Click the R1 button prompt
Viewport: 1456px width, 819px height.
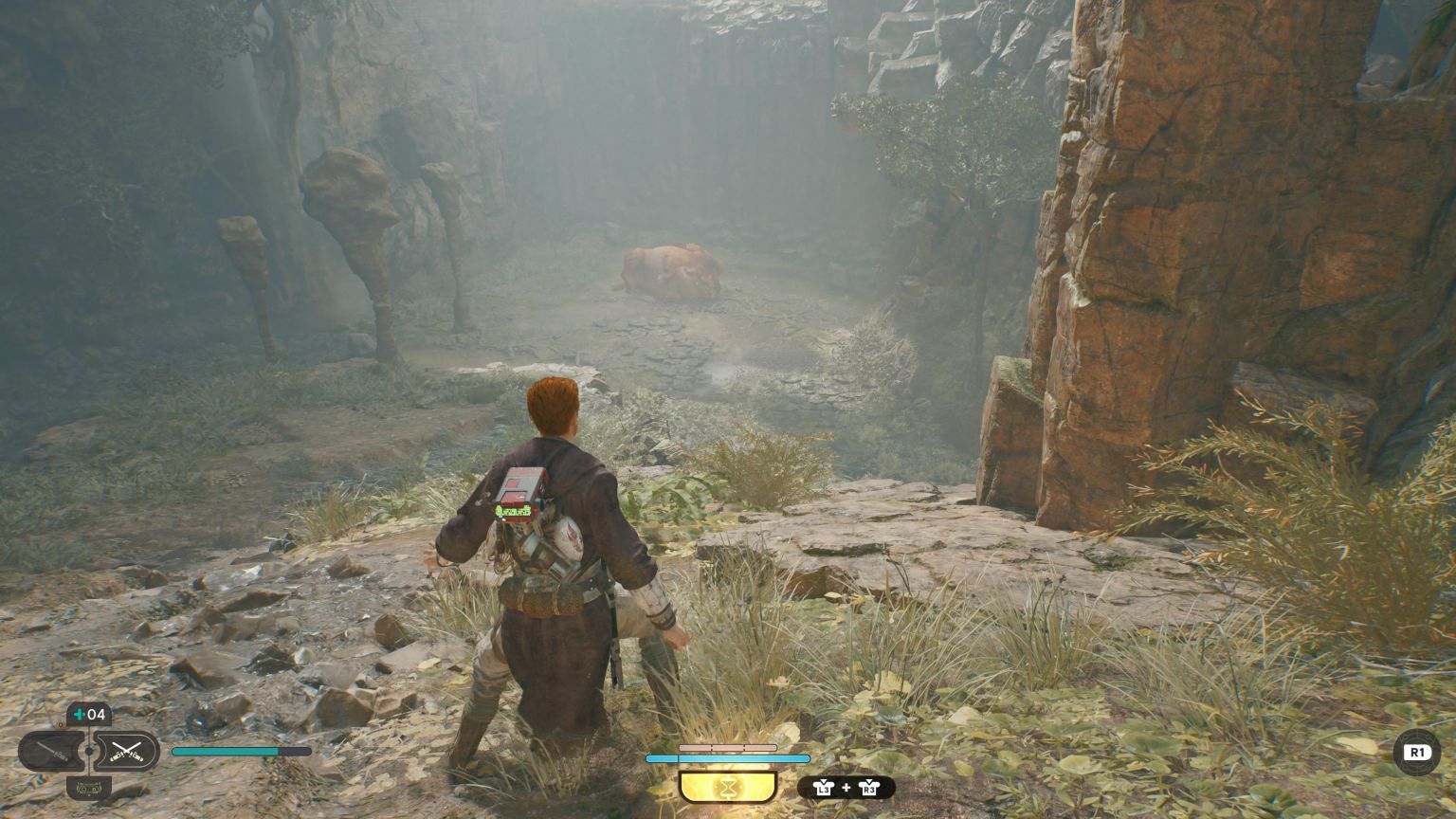[1417, 752]
